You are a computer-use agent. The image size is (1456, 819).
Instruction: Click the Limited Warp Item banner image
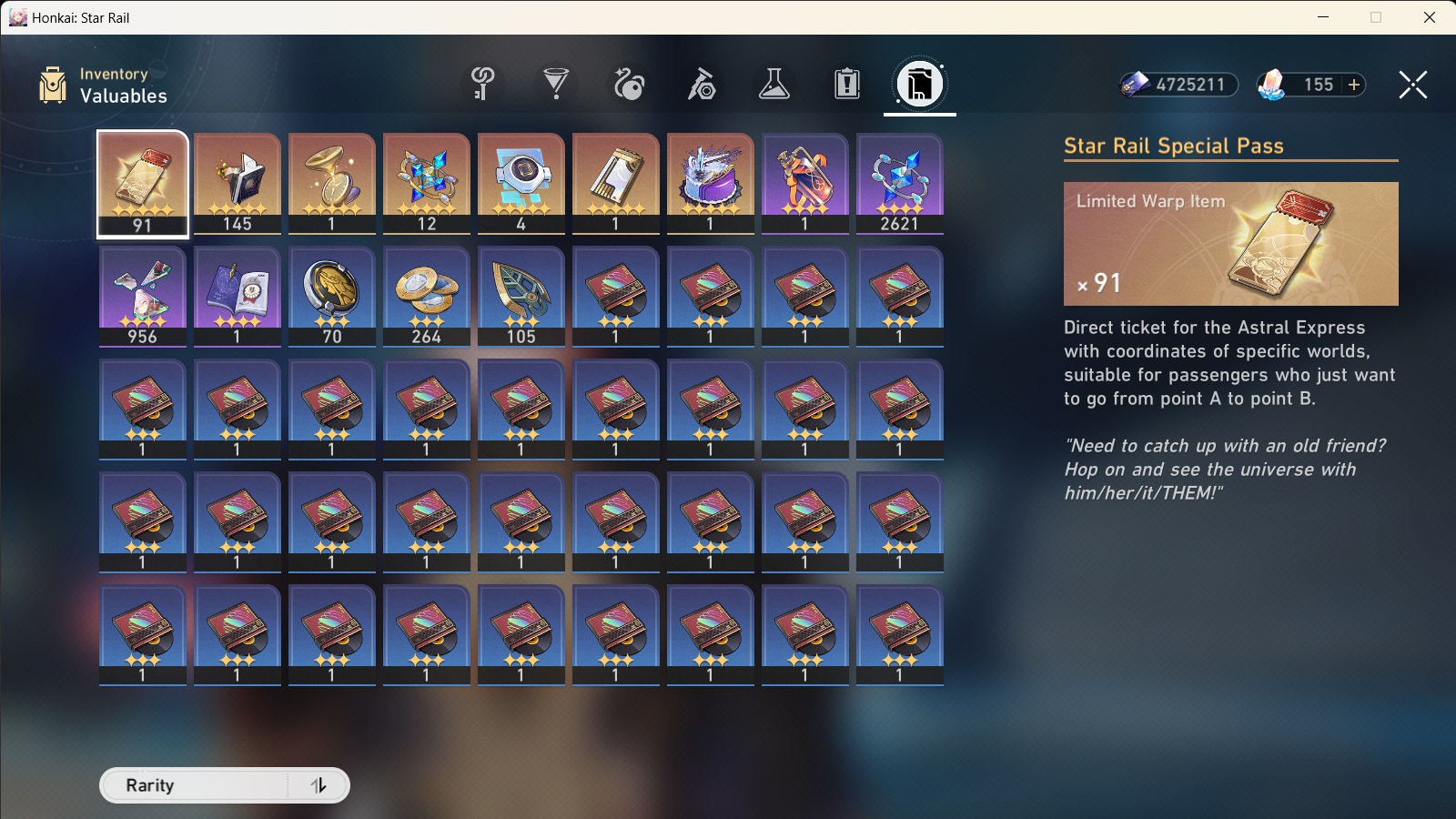tap(1230, 244)
